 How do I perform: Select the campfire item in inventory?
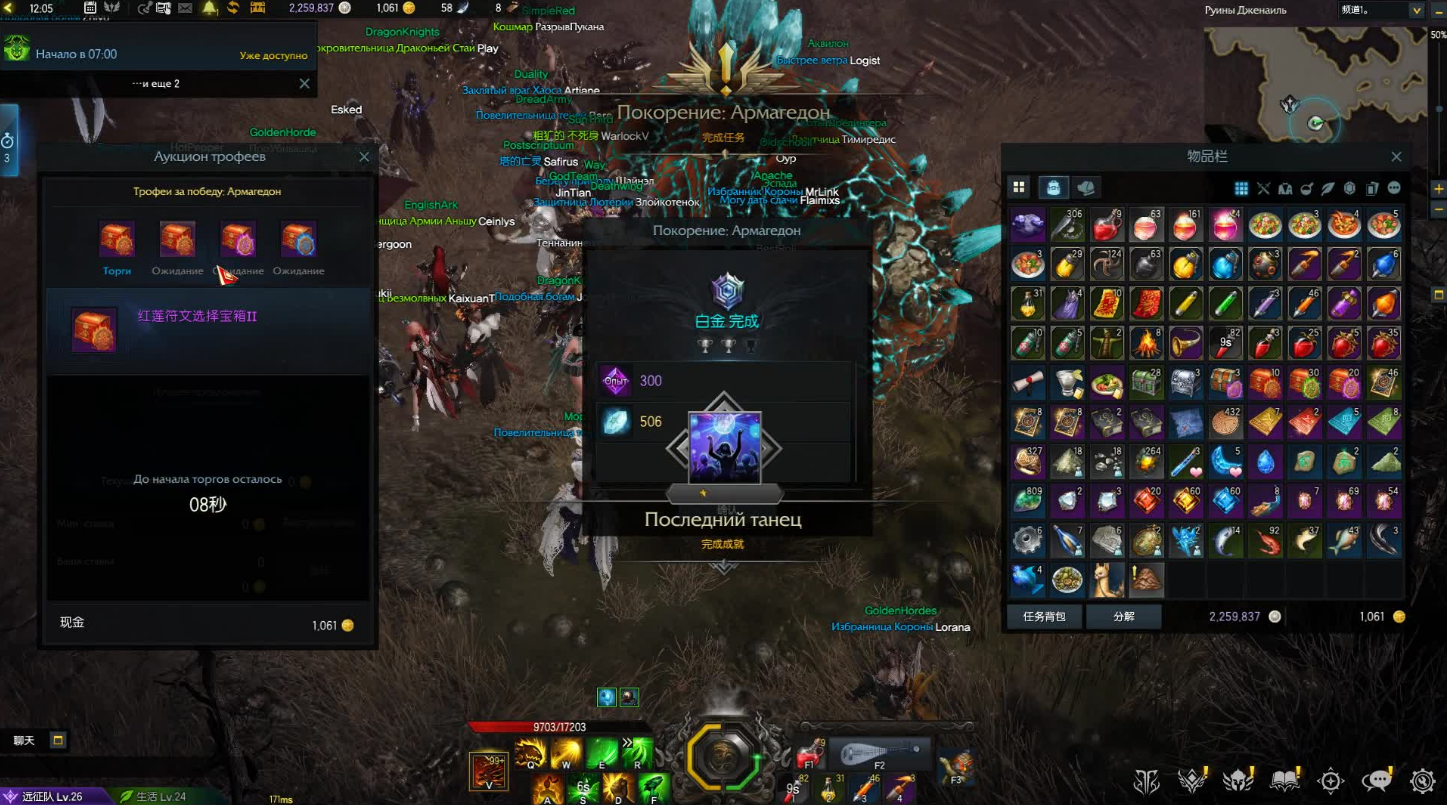pyautogui.click(x=1146, y=343)
